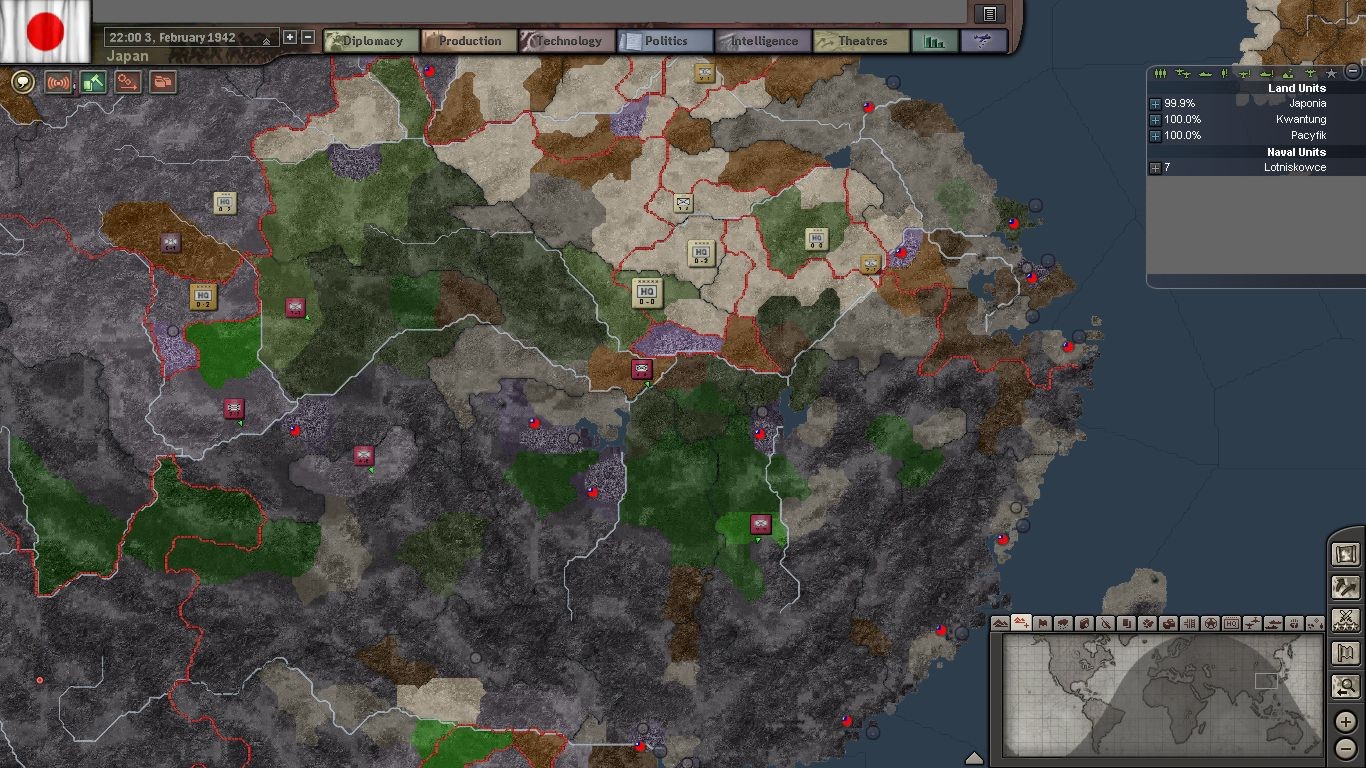1366x768 pixels.
Task: Click the world minimap
Action: pyautogui.click(x=1160, y=695)
